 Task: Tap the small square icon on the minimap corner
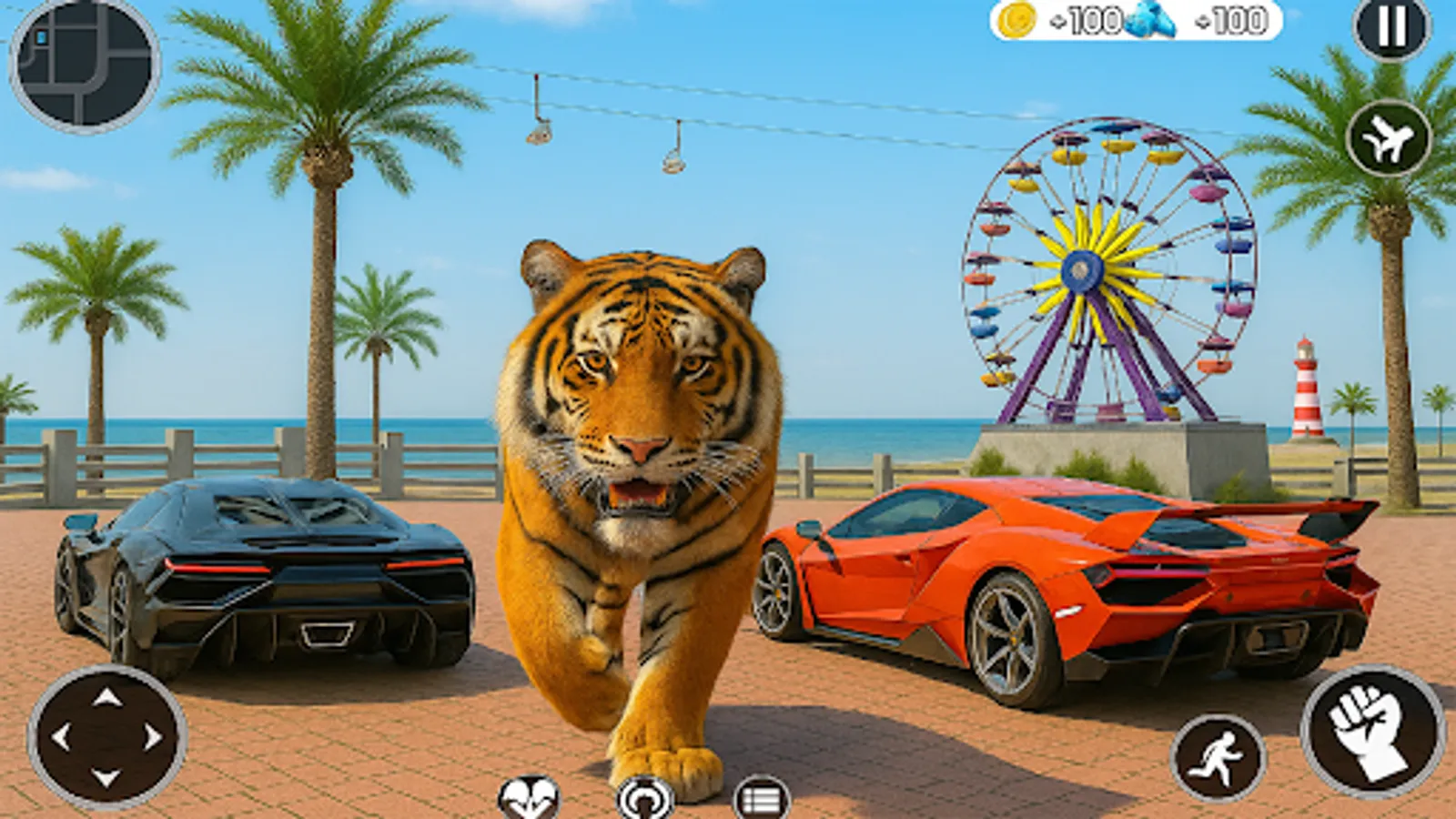click(40, 36)
